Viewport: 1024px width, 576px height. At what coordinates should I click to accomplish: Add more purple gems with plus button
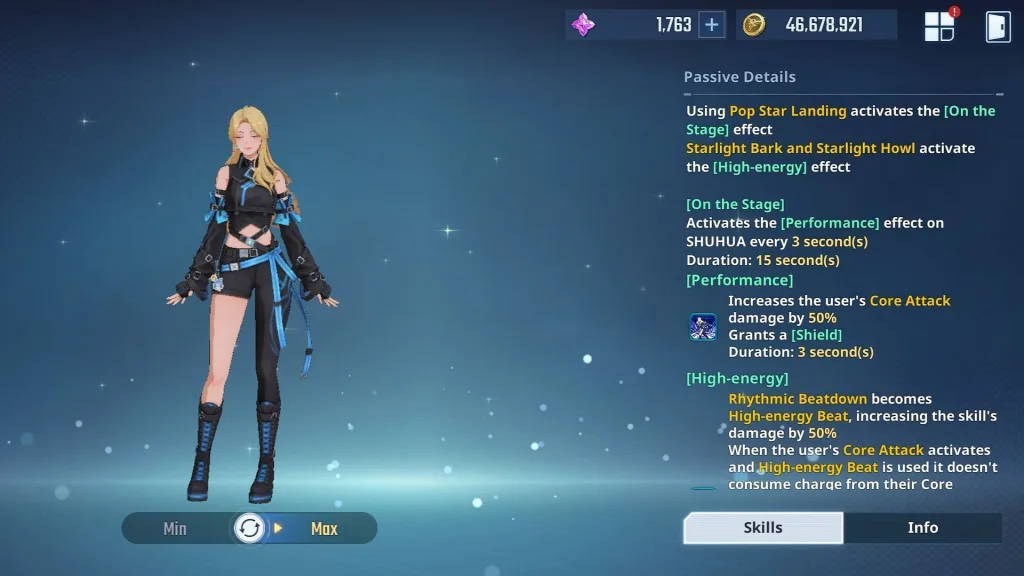(x=711, y=25)
